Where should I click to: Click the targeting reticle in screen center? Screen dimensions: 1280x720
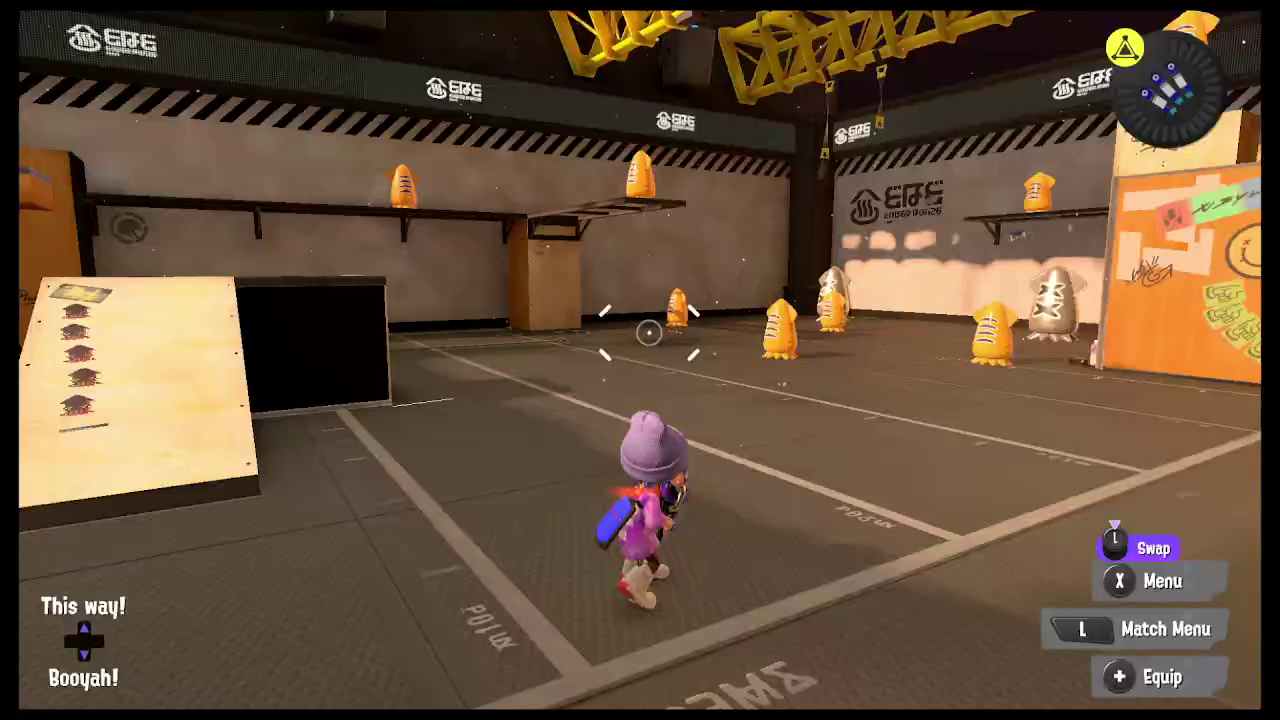(647, 333)
